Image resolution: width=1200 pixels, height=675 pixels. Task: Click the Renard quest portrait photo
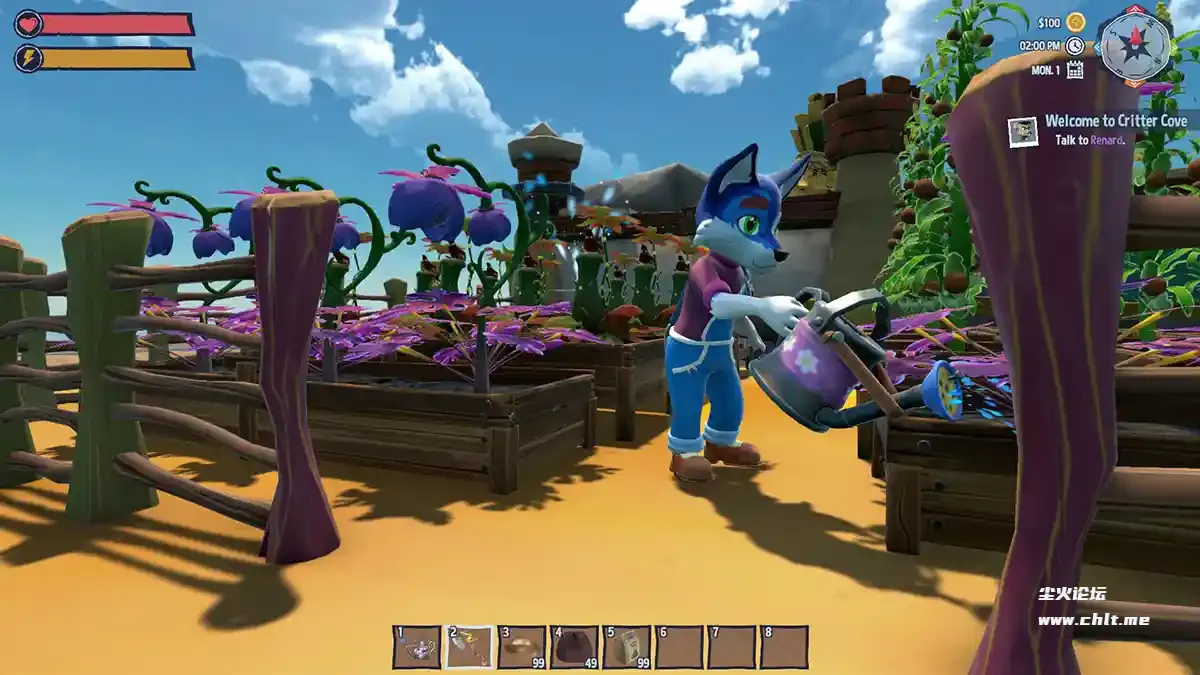[1023, 132]
